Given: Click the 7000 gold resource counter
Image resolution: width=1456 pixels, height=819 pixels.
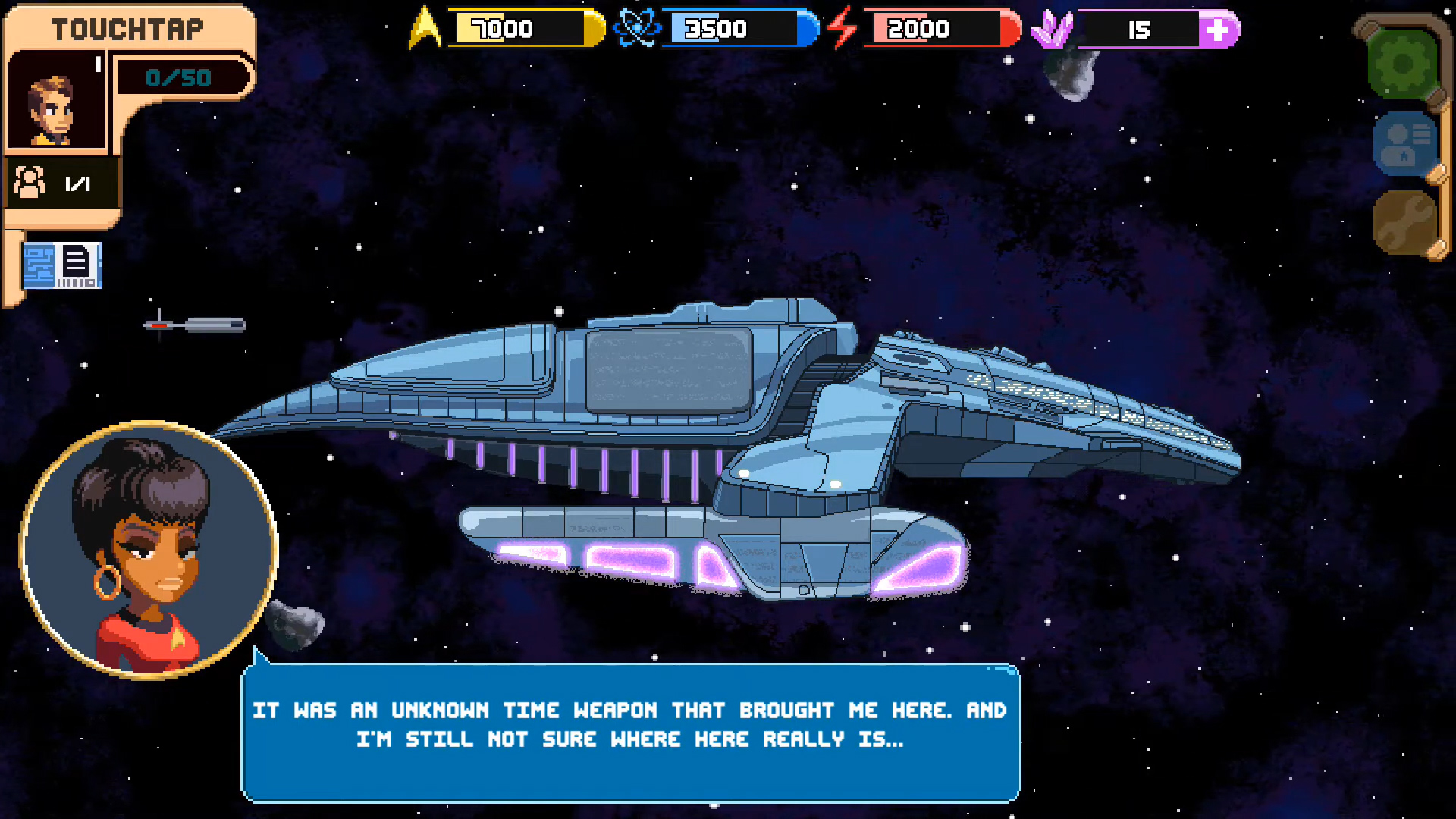Looking at the screenshot, I should (504, 29).
